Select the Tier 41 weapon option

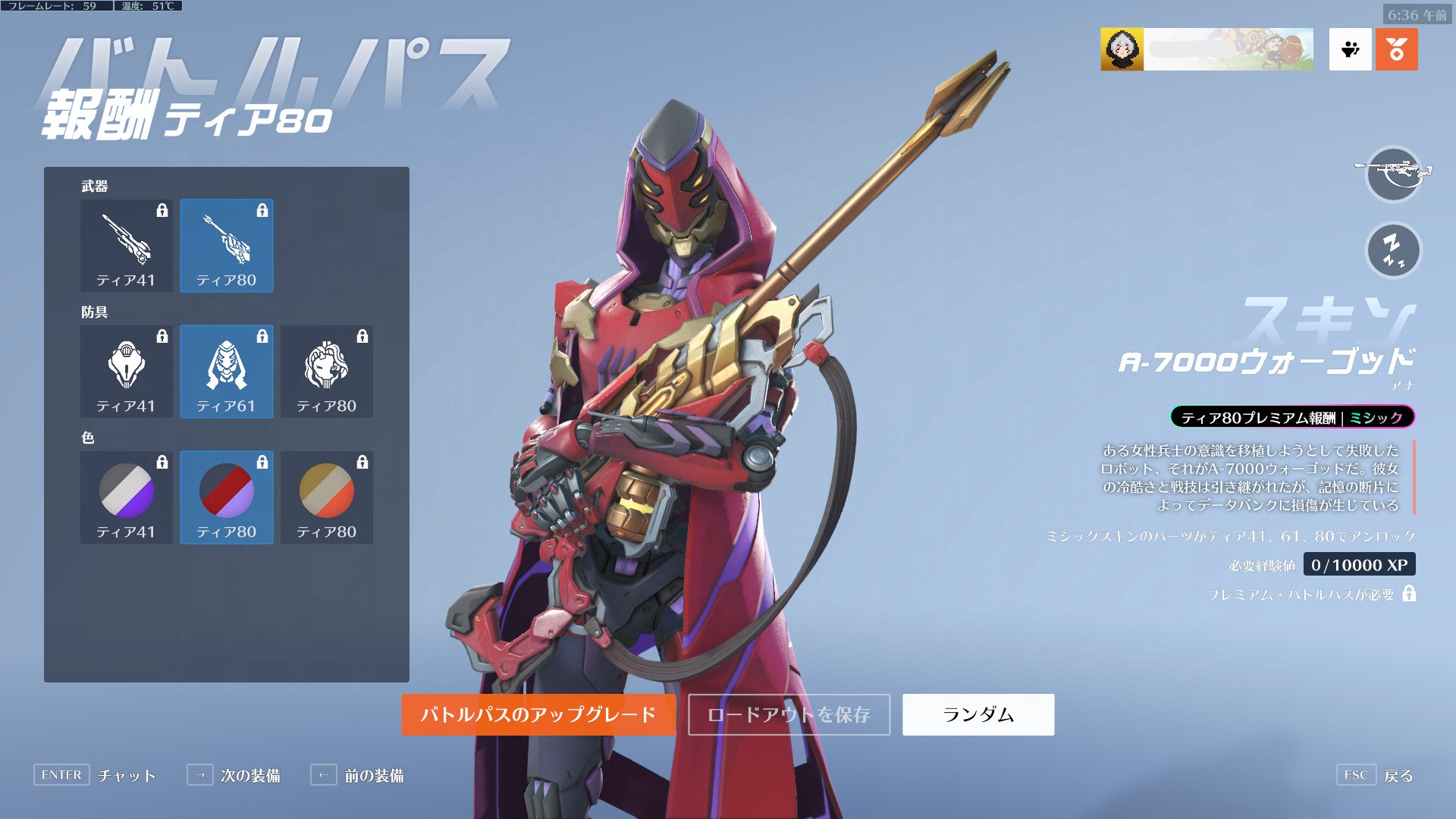tap(127, 246)
